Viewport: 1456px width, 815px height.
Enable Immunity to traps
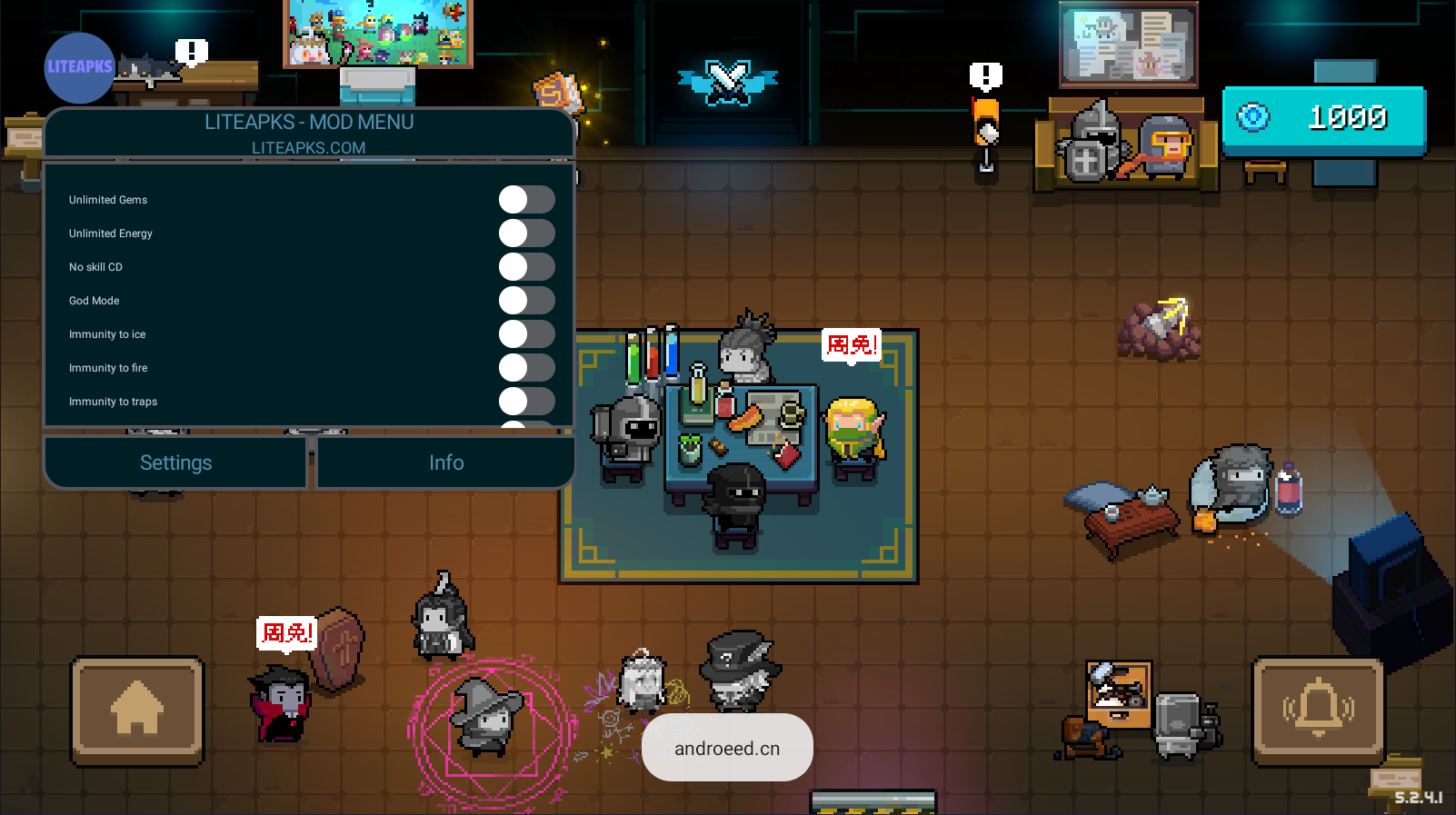pyautogui.click(x=526, y=402)
